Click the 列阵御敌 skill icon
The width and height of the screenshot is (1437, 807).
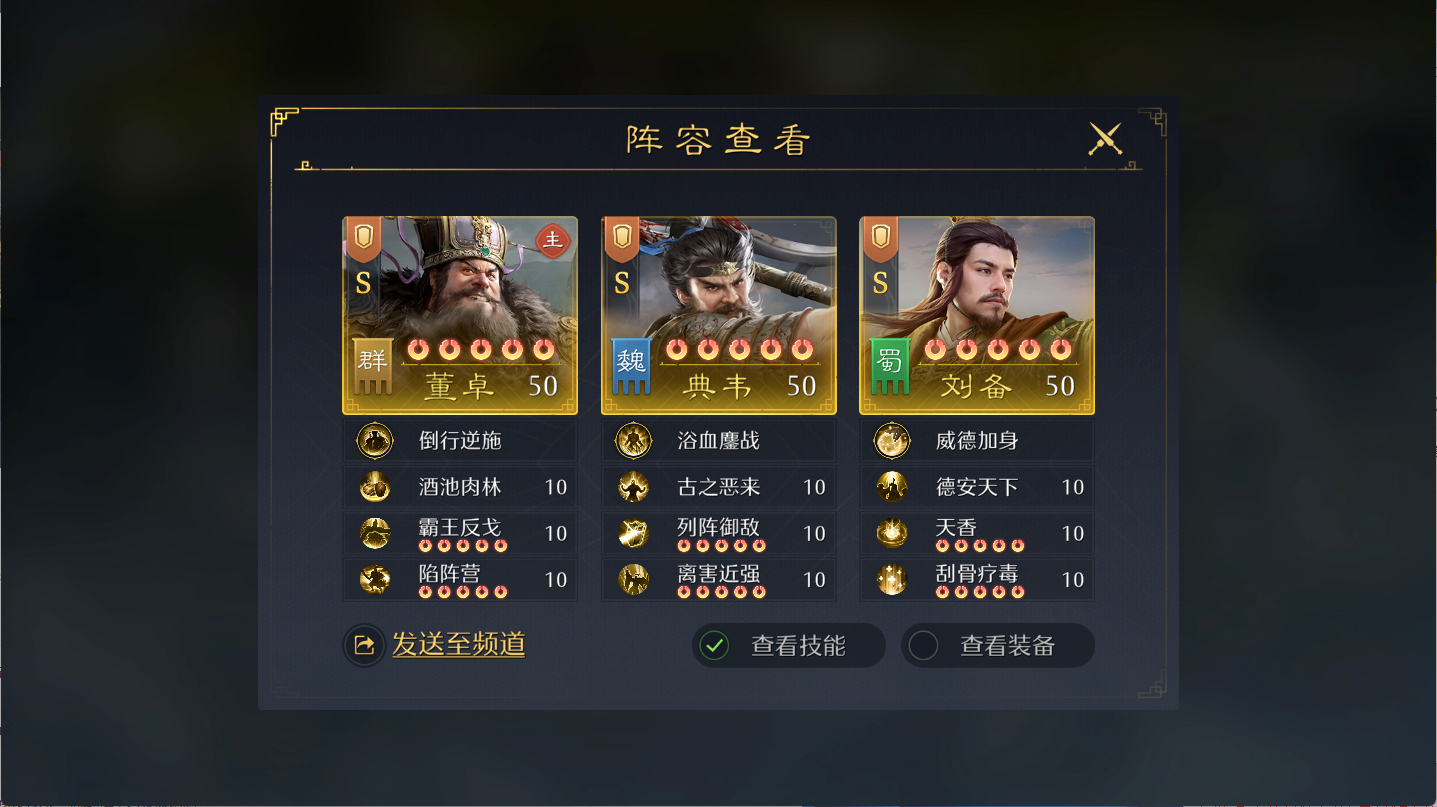[x=633, y=532]
